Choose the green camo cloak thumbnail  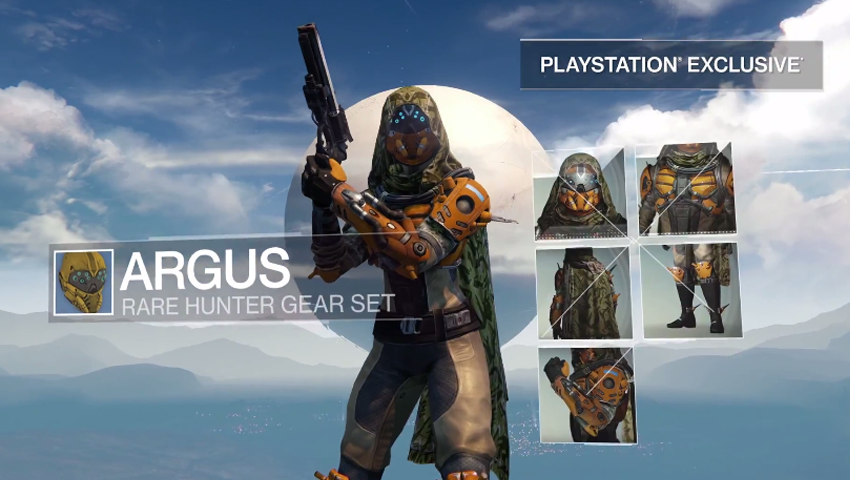coord(583,293)
